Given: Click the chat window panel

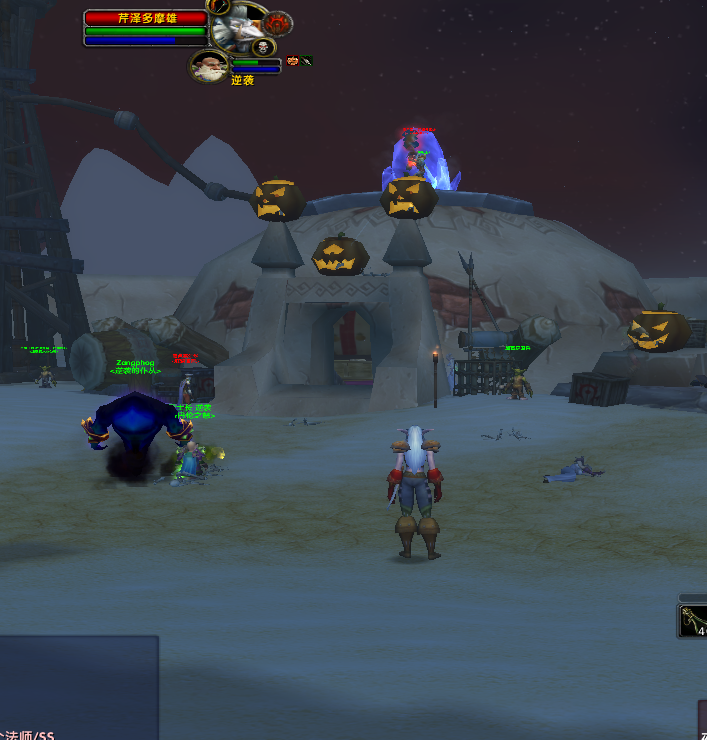Looking at the screenshot, I should (x=78, y=685).
